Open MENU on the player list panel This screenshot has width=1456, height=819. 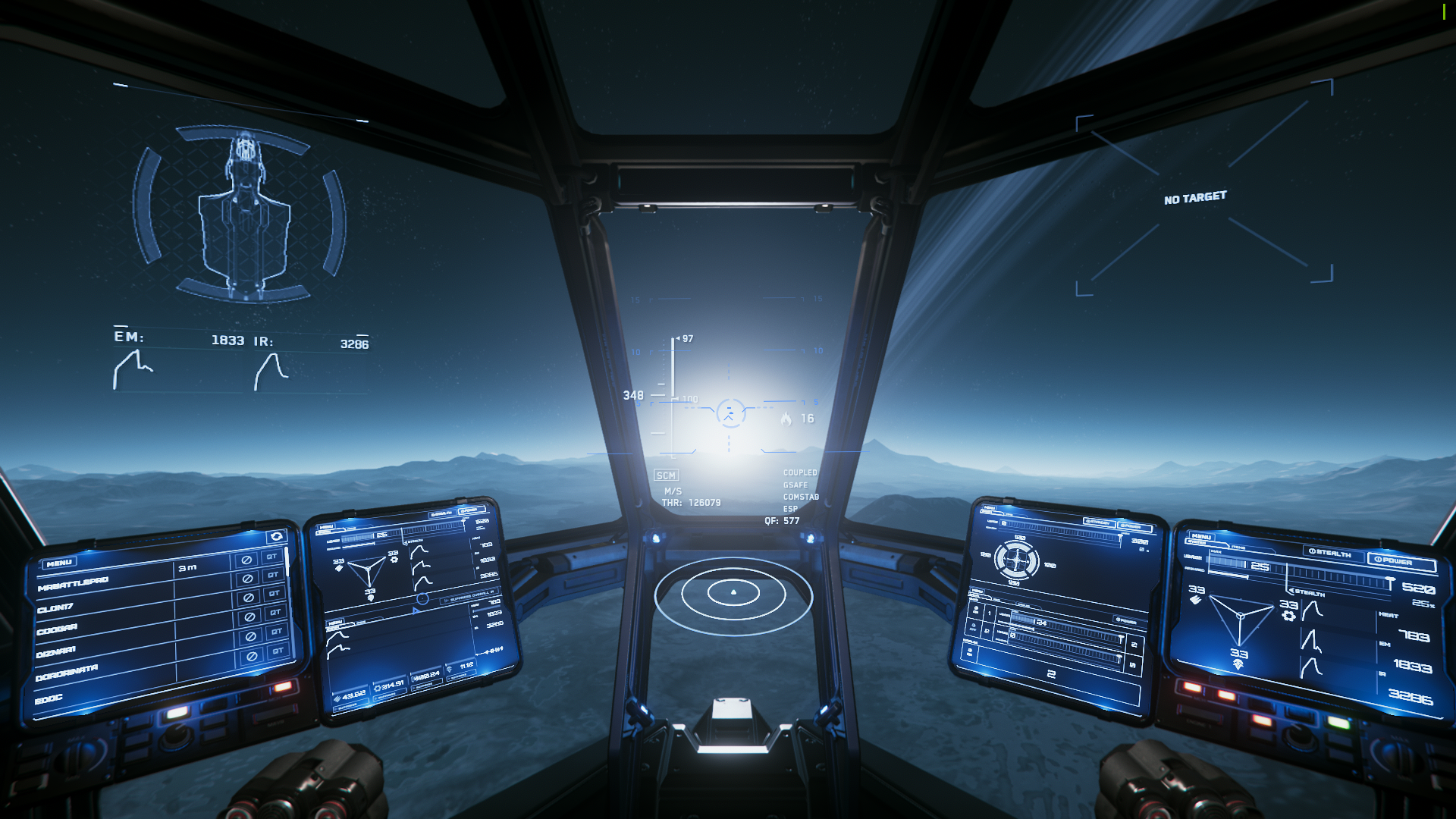pyautogui.click(x=58, y=563)
